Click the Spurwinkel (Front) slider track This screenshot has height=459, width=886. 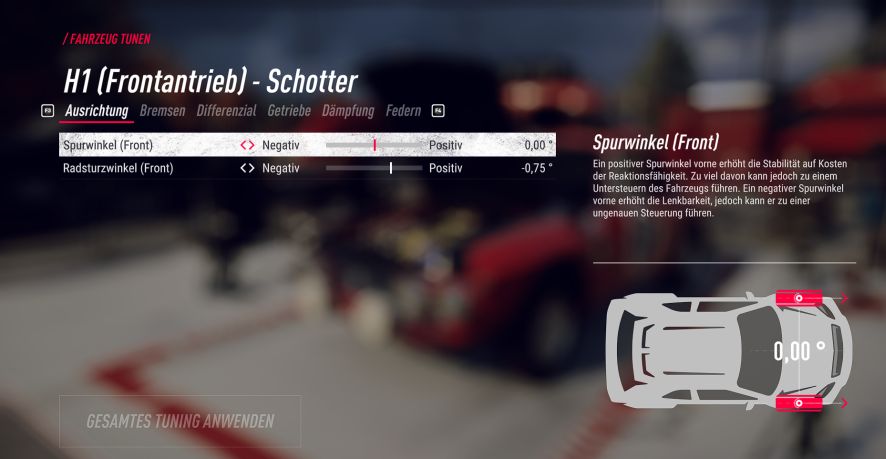coord(375,145)
